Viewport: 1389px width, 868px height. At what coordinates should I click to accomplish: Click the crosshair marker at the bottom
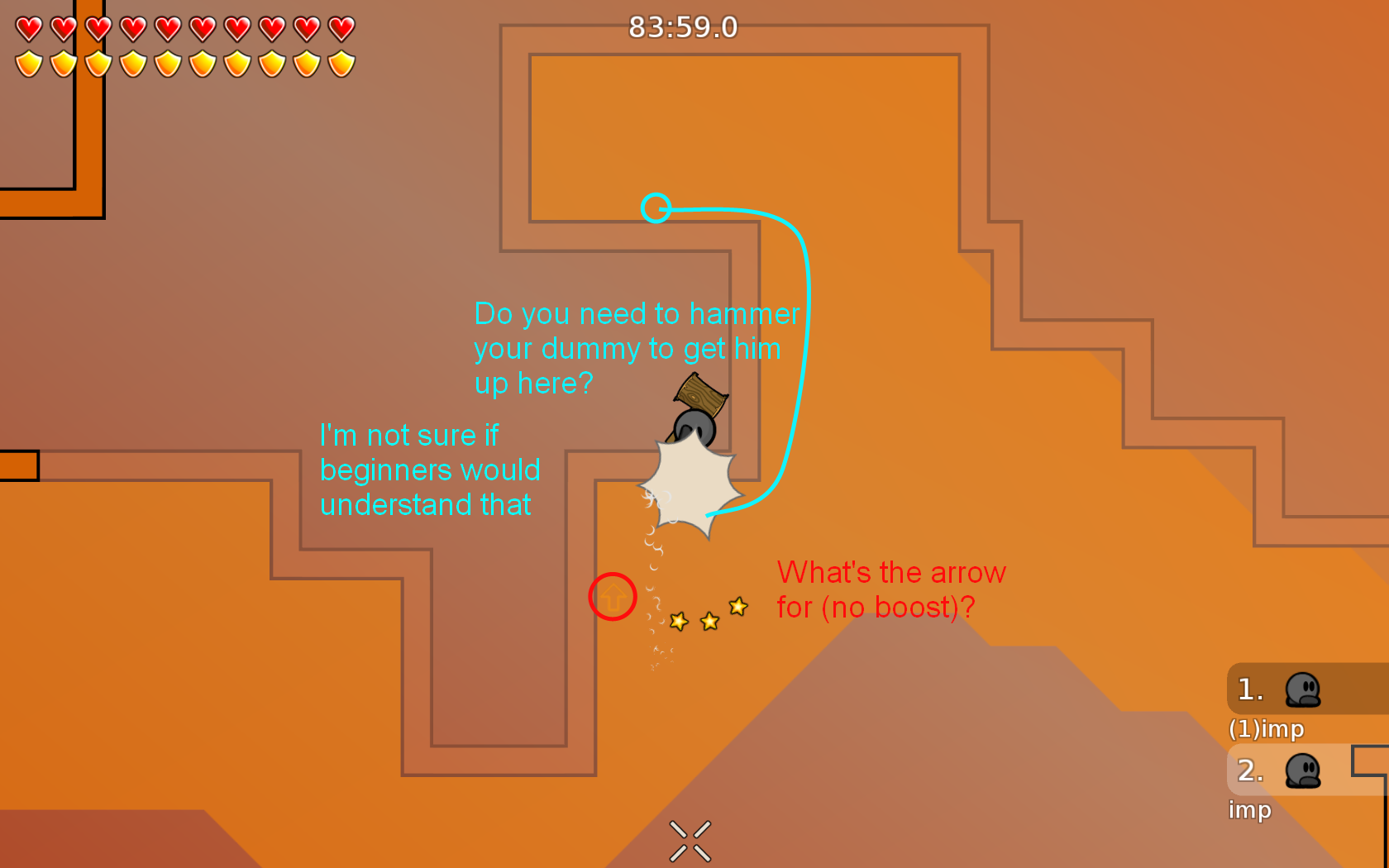coord(689,839)
